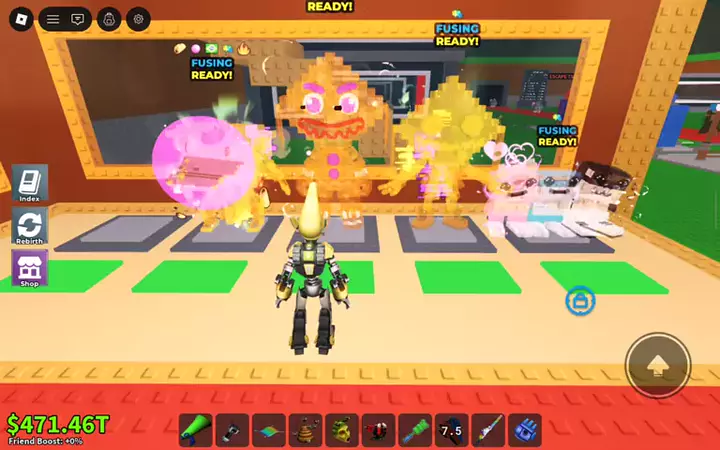Equip the rainbow carpet hotbar item

point(269,430)
